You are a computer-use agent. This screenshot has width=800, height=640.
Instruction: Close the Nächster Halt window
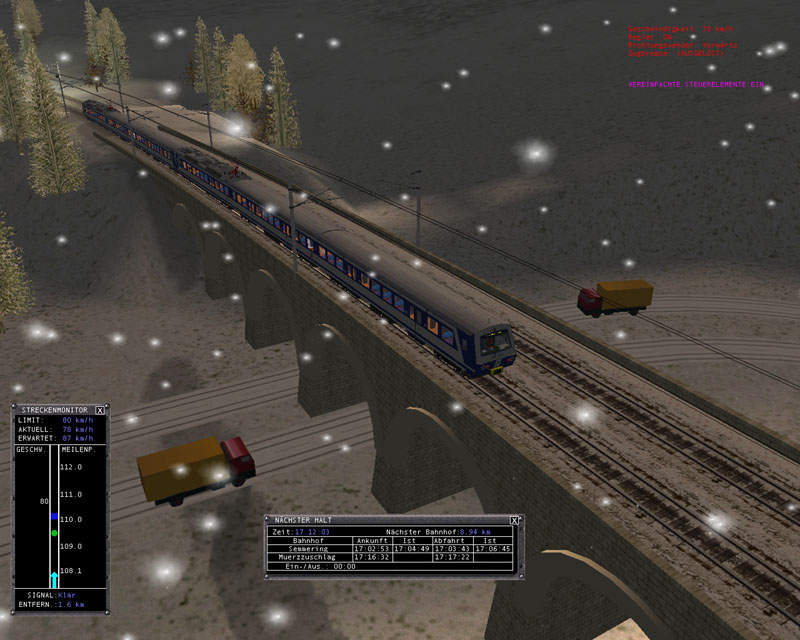coord(514,520)
